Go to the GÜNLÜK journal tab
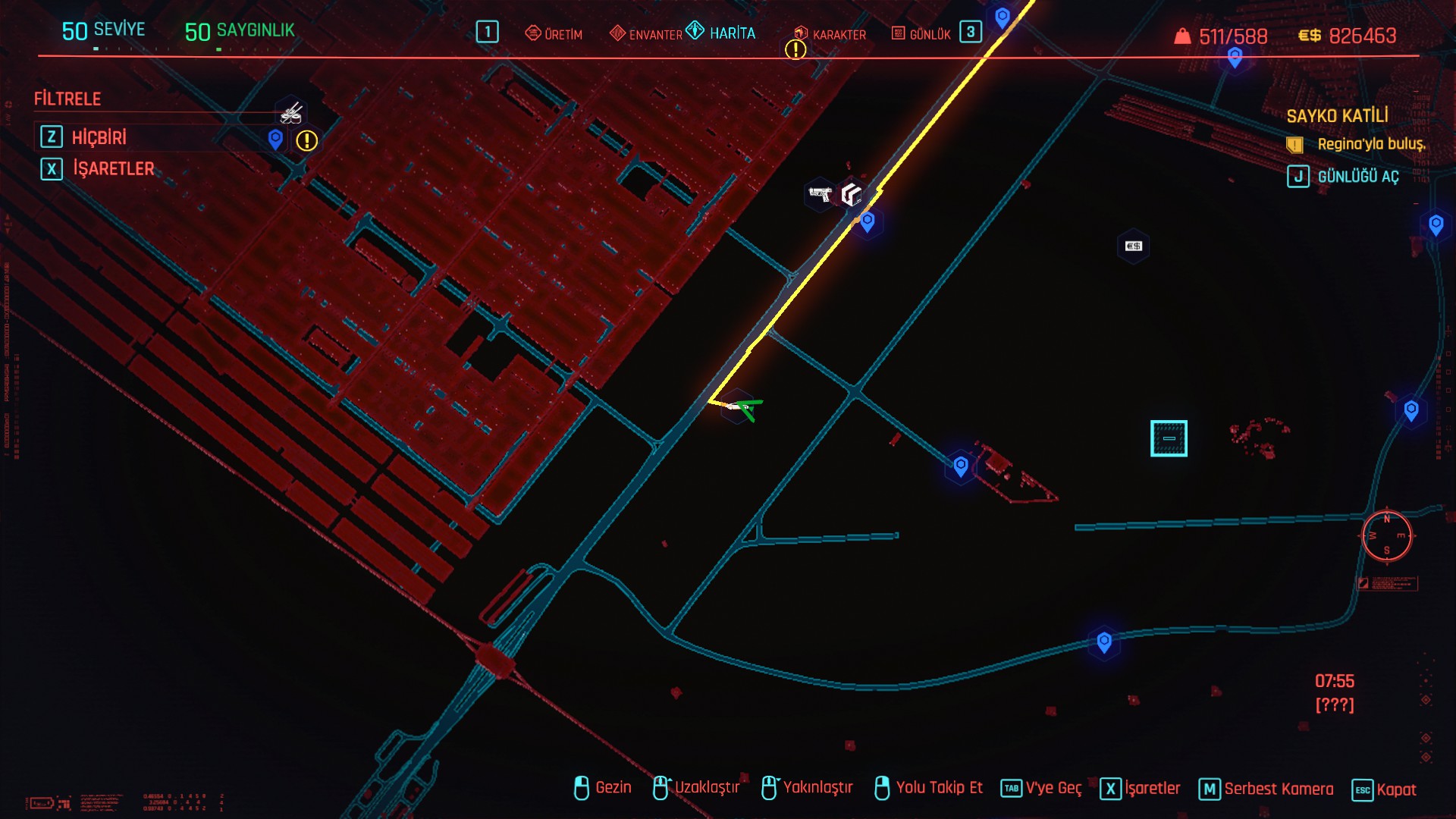Screen dimensions: 1456x819 pos(921,34)
